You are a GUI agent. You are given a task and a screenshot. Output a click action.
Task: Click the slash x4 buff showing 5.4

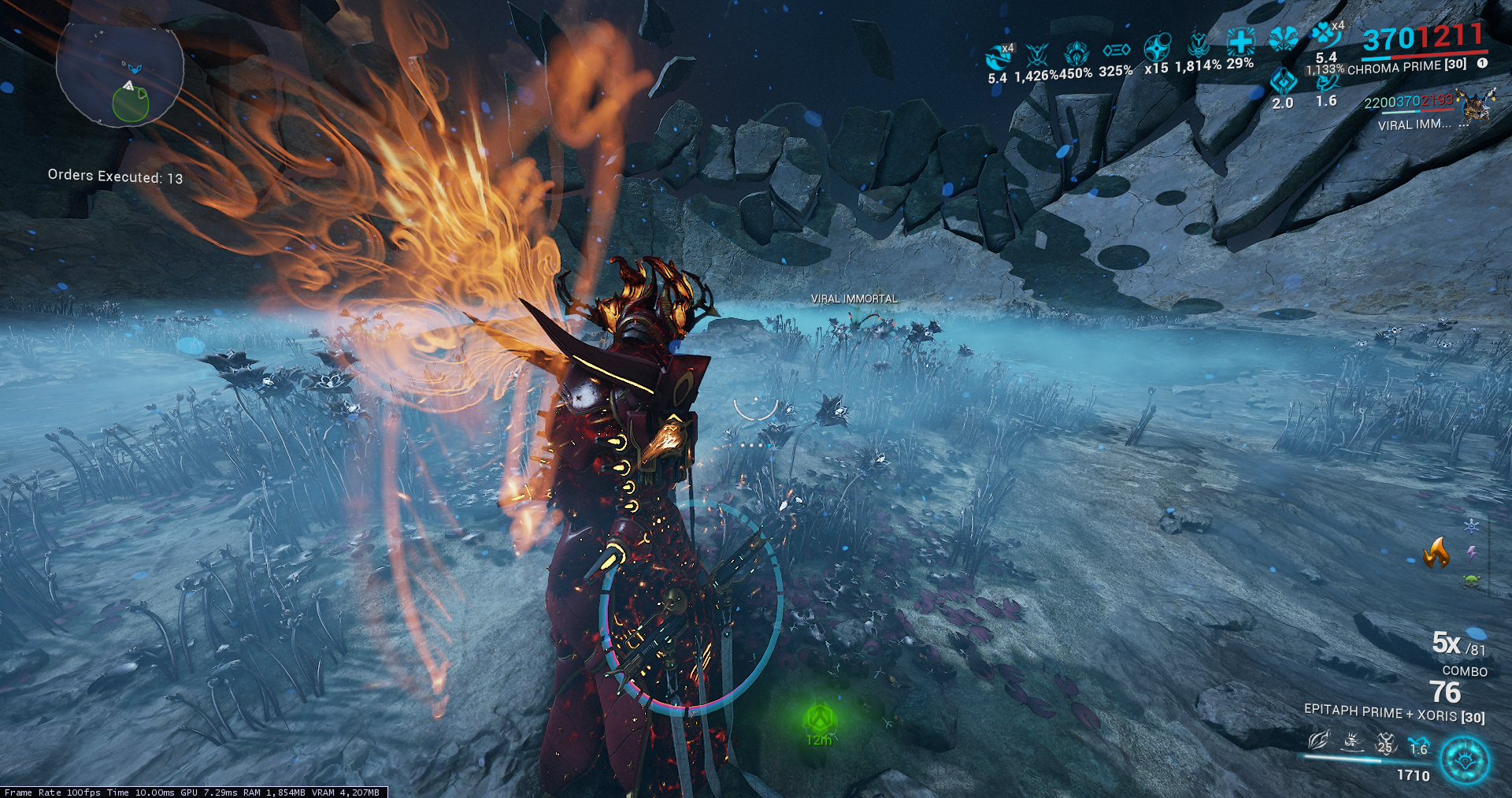pyautogui.click(x=999, y=57)
